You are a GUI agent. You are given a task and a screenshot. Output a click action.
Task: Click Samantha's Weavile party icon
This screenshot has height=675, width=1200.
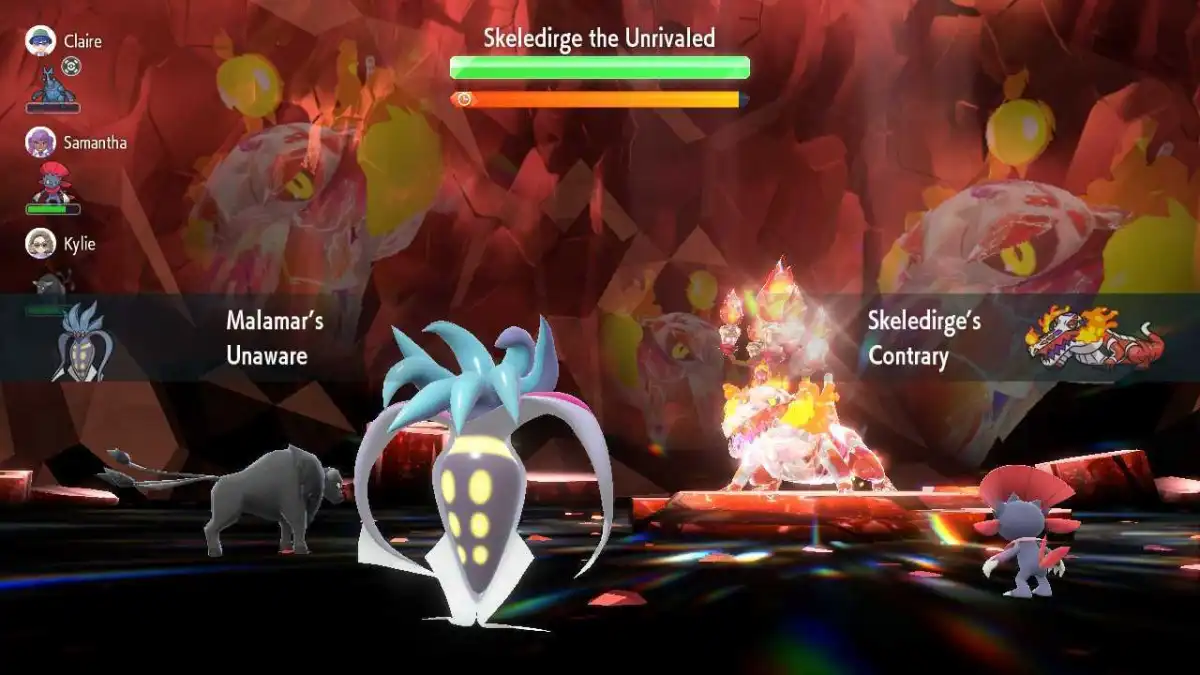[52, 183]
